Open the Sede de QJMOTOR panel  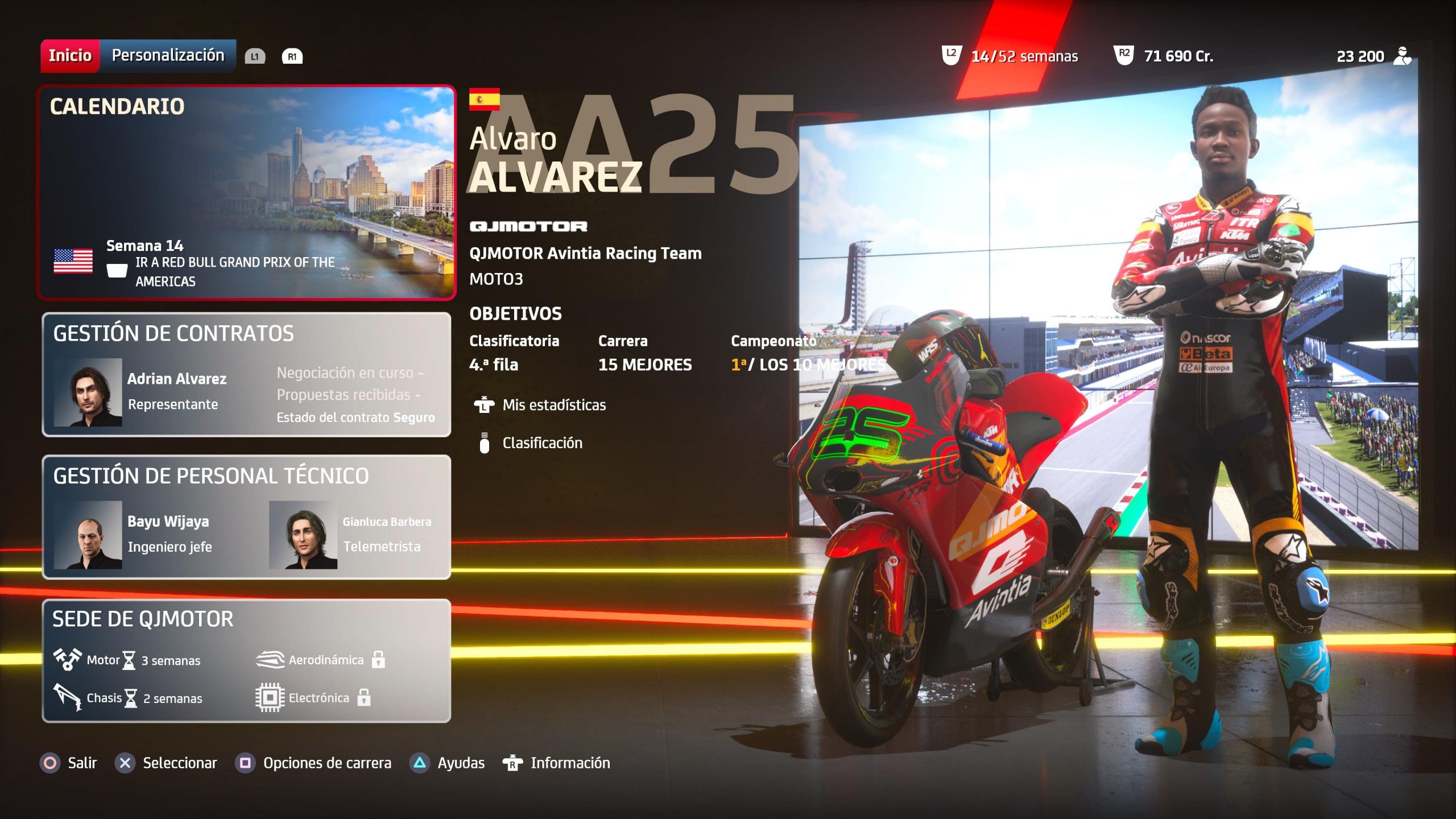tap(246, 660)
